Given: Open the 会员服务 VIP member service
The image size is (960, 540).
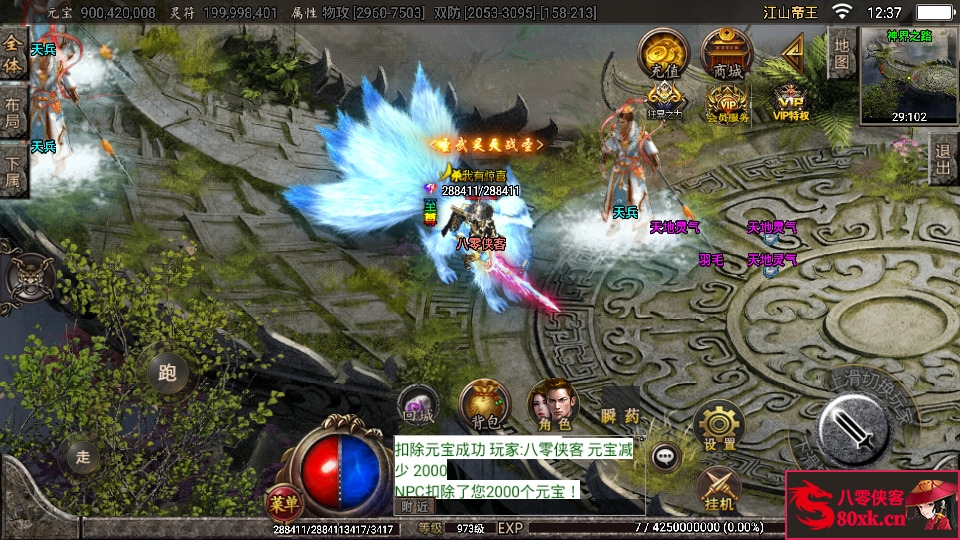Looking at the screenshot, I should 727,102.
